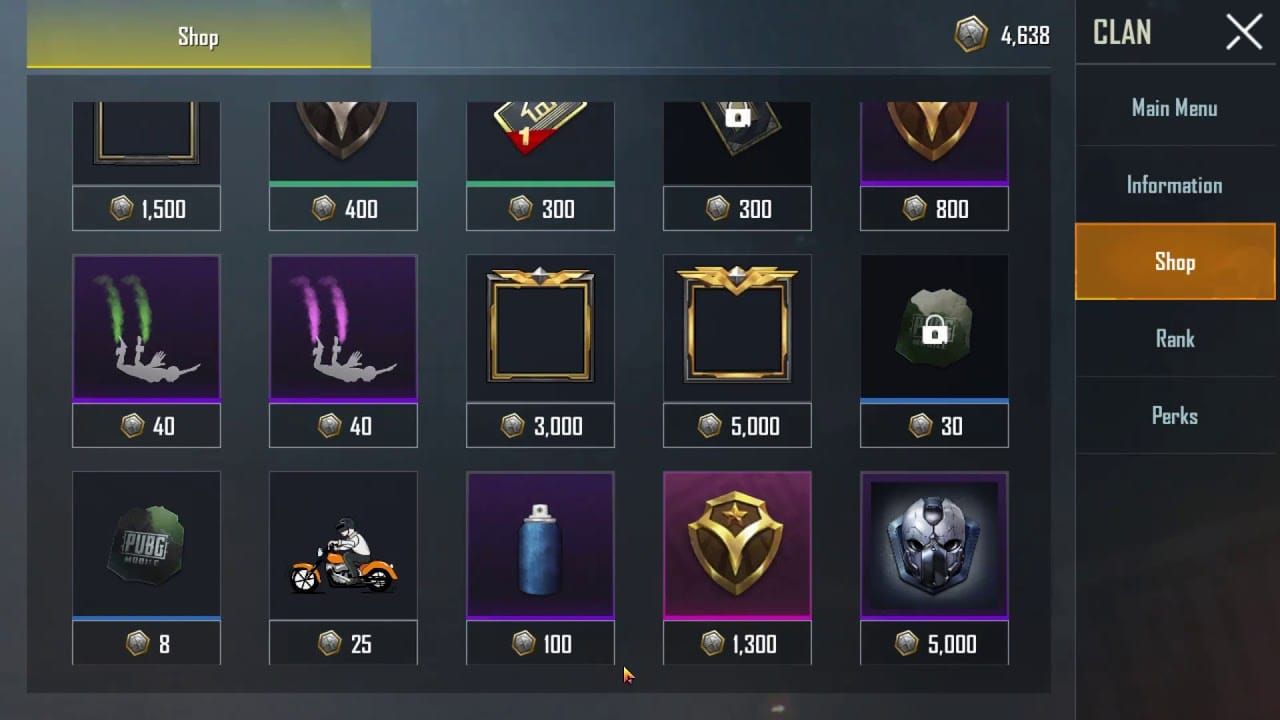Open the Perks section

tap(1175, 415)
